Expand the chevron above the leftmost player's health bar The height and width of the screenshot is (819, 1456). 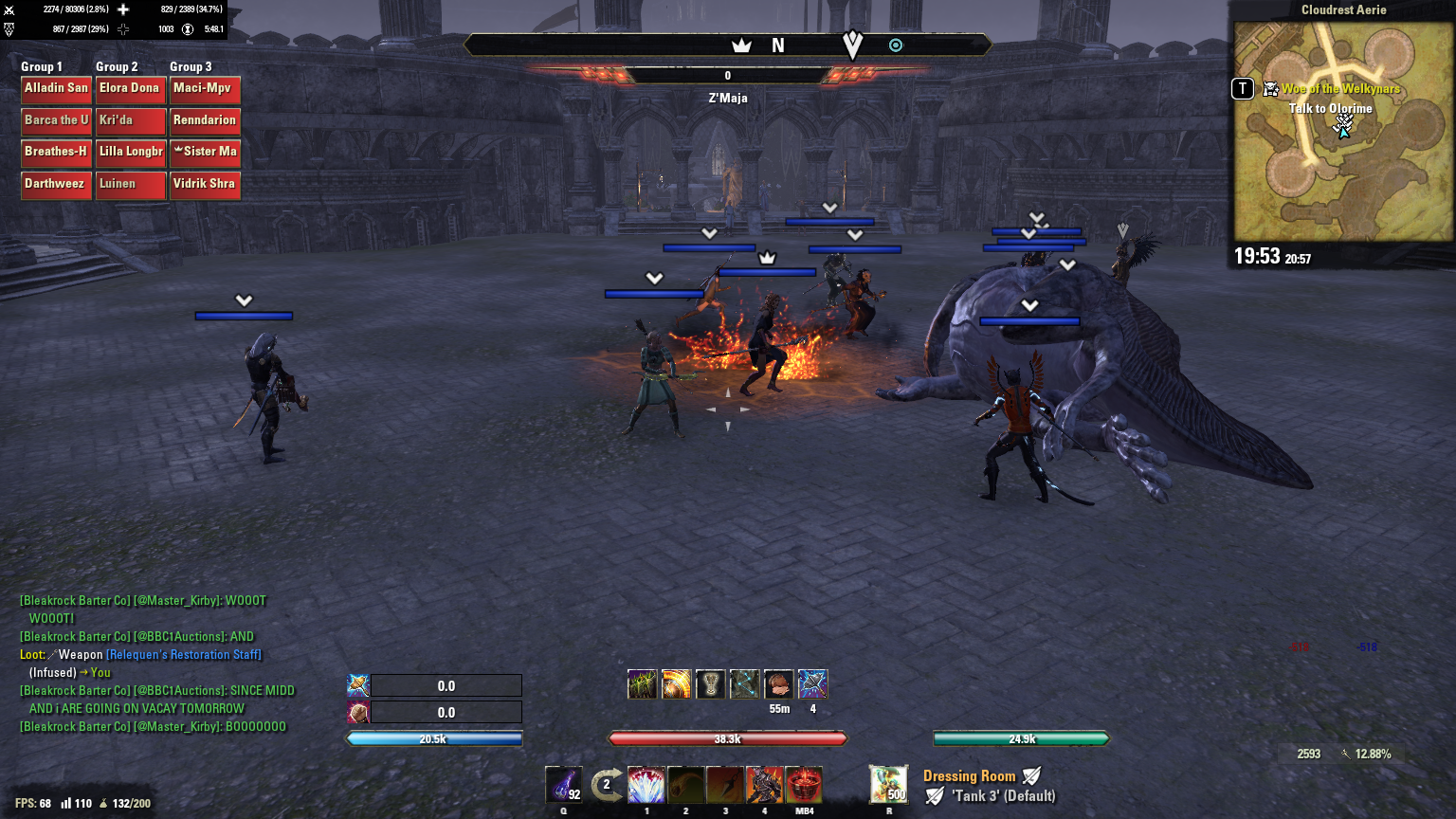pyautogui.click(x=245, y=300)
